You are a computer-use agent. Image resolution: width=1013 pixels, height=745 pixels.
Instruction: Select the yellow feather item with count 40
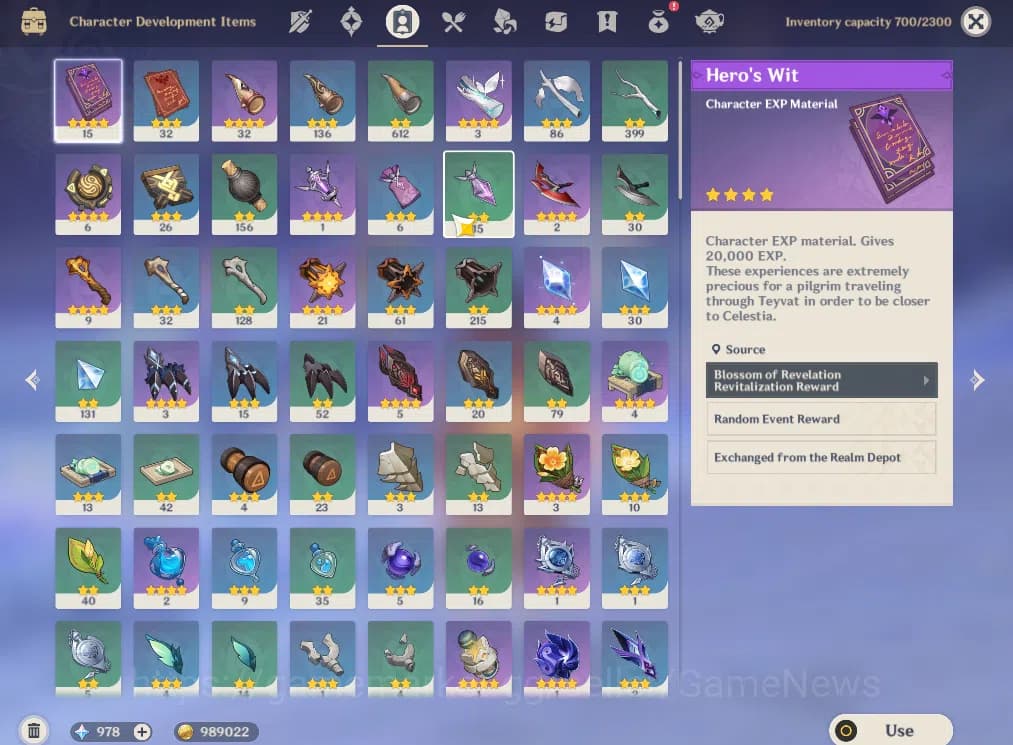[x=88, y=567]
